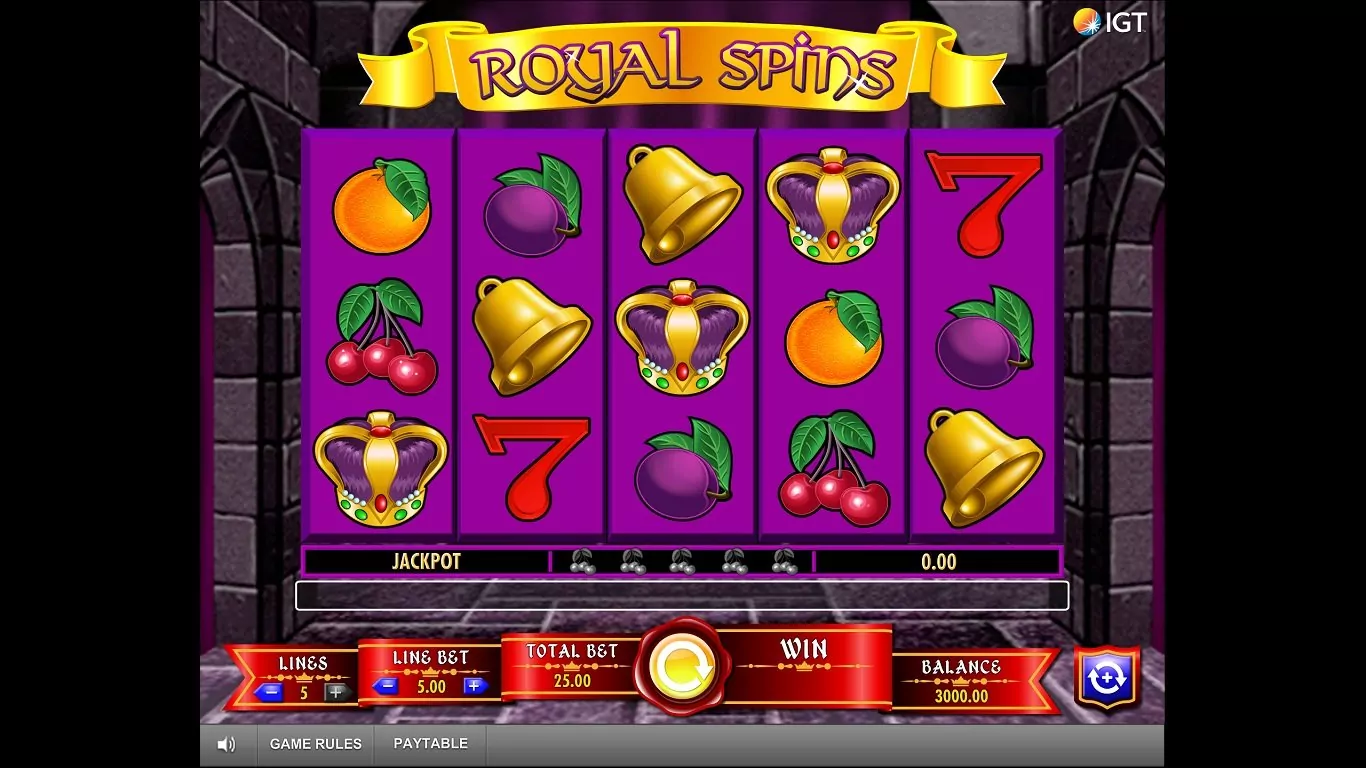Increase the number of lines

coord(336,691)
